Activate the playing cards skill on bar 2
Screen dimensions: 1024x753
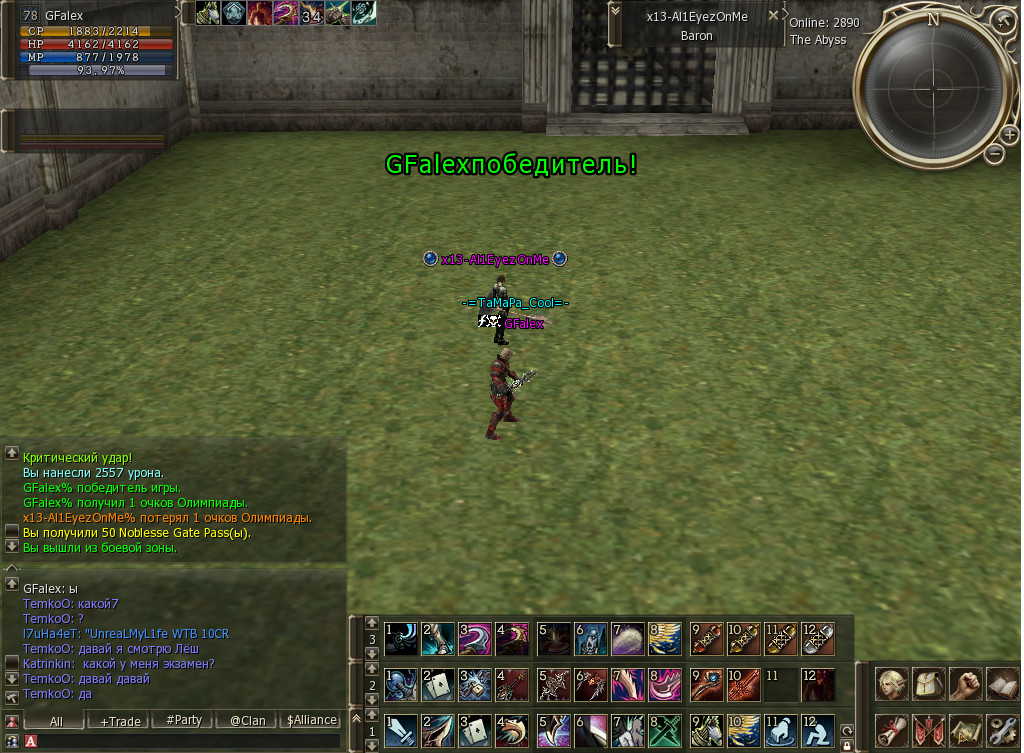[x=438, y=685]
